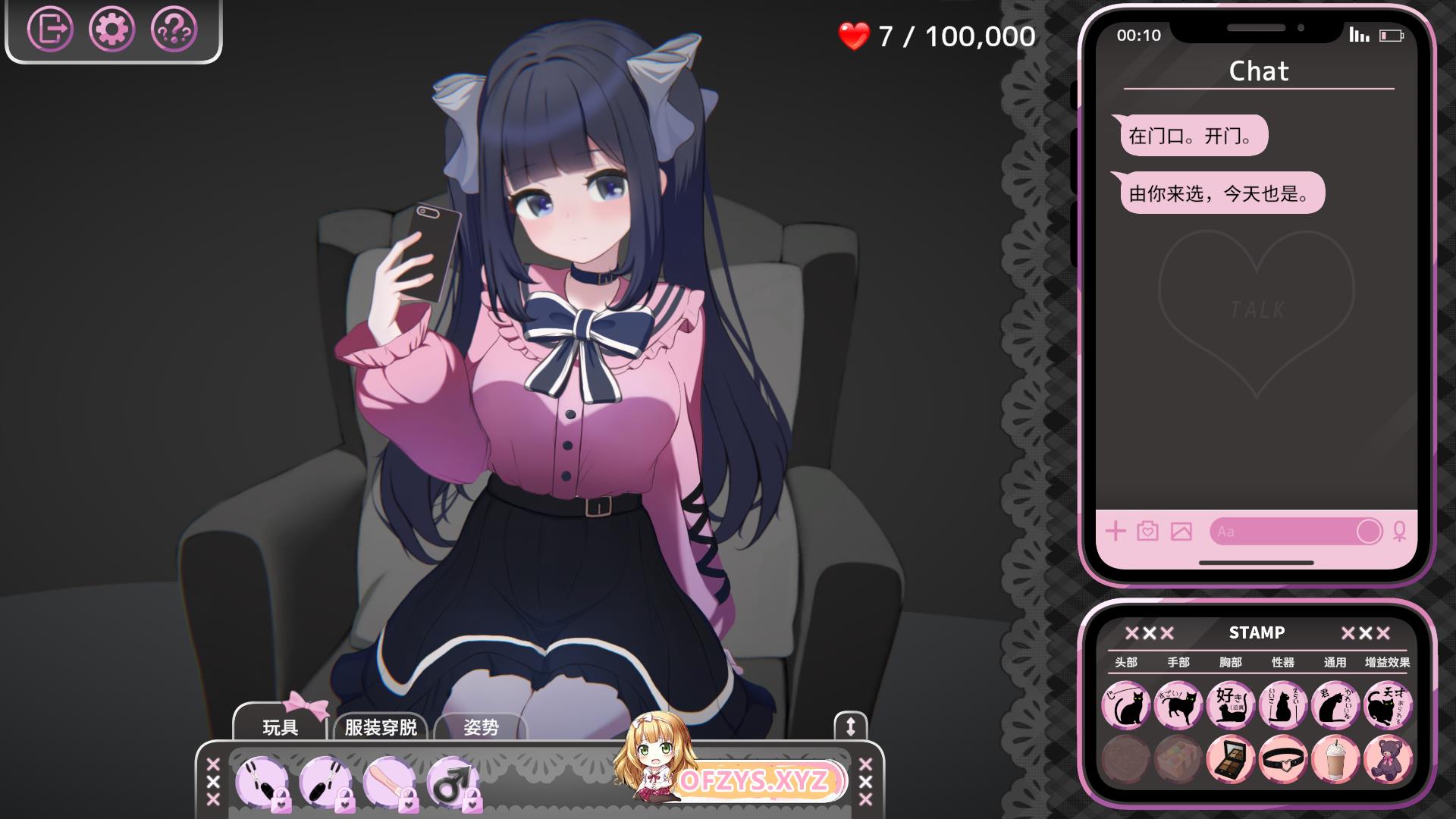This screenshot has height=819, width=1456.
Task: Select the heart choker gift
Action: point(1283,758)
